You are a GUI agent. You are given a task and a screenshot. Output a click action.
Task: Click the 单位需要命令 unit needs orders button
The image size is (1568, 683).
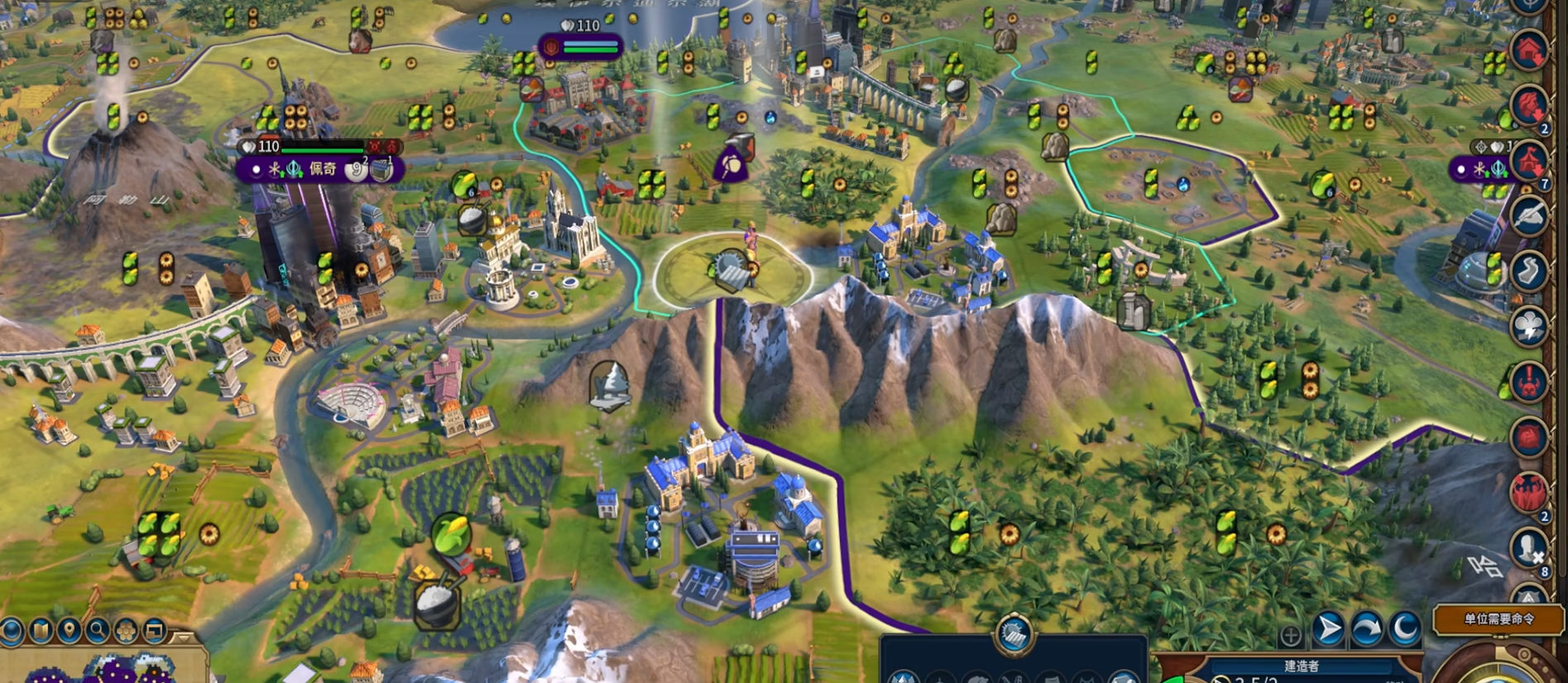tap(1498, 619)
